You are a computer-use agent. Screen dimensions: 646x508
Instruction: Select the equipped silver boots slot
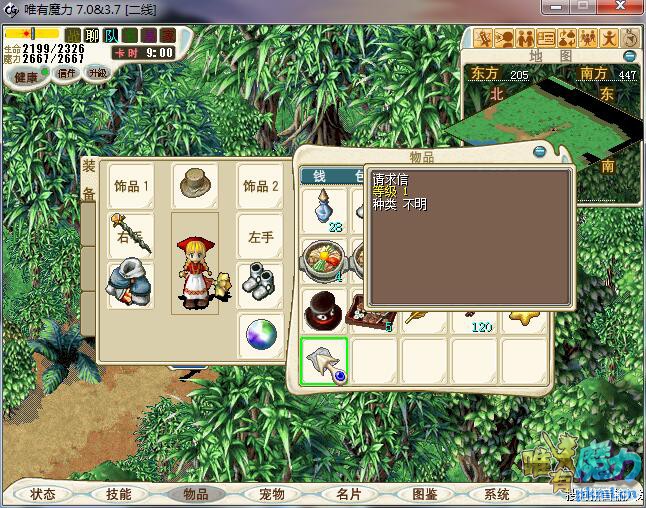click(x=260, y=283)
